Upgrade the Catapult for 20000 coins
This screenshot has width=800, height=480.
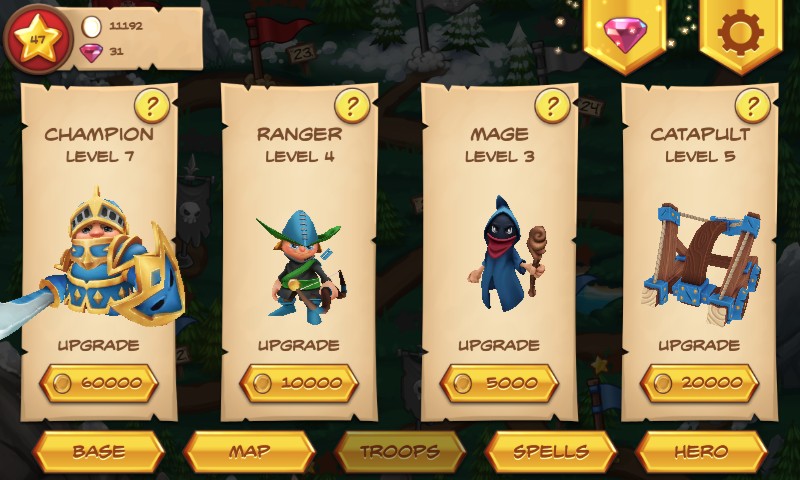pos(698,382)
